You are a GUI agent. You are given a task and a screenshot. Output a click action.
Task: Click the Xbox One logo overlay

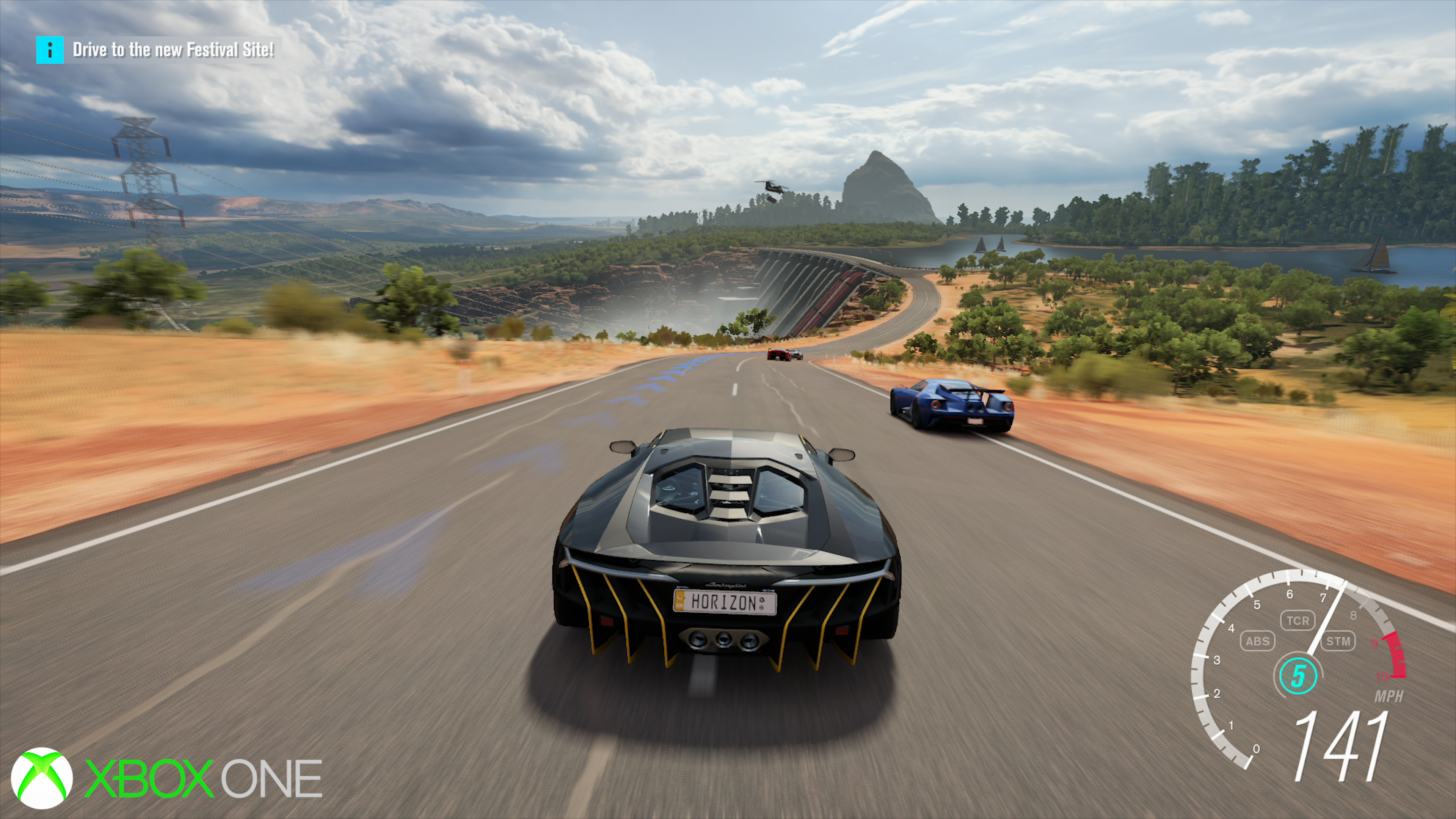point(166,778)
